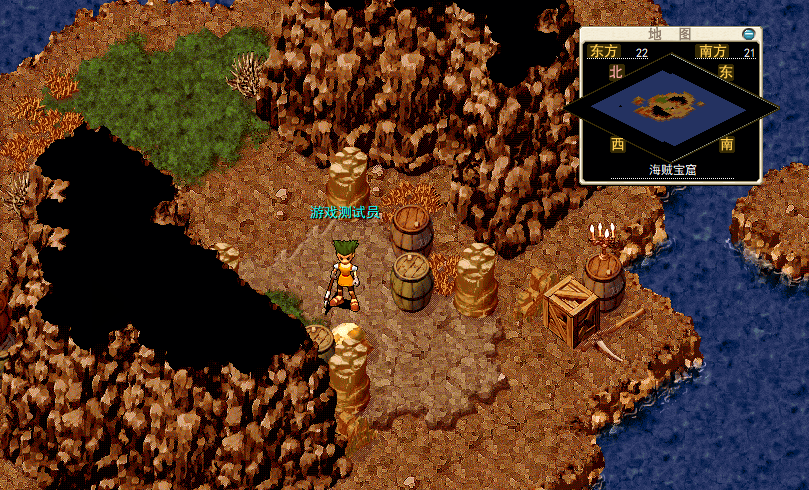The image size is (809, 490).
Task: Minimize the 地图 map panel with the blue button
Action: click(748, 34)
